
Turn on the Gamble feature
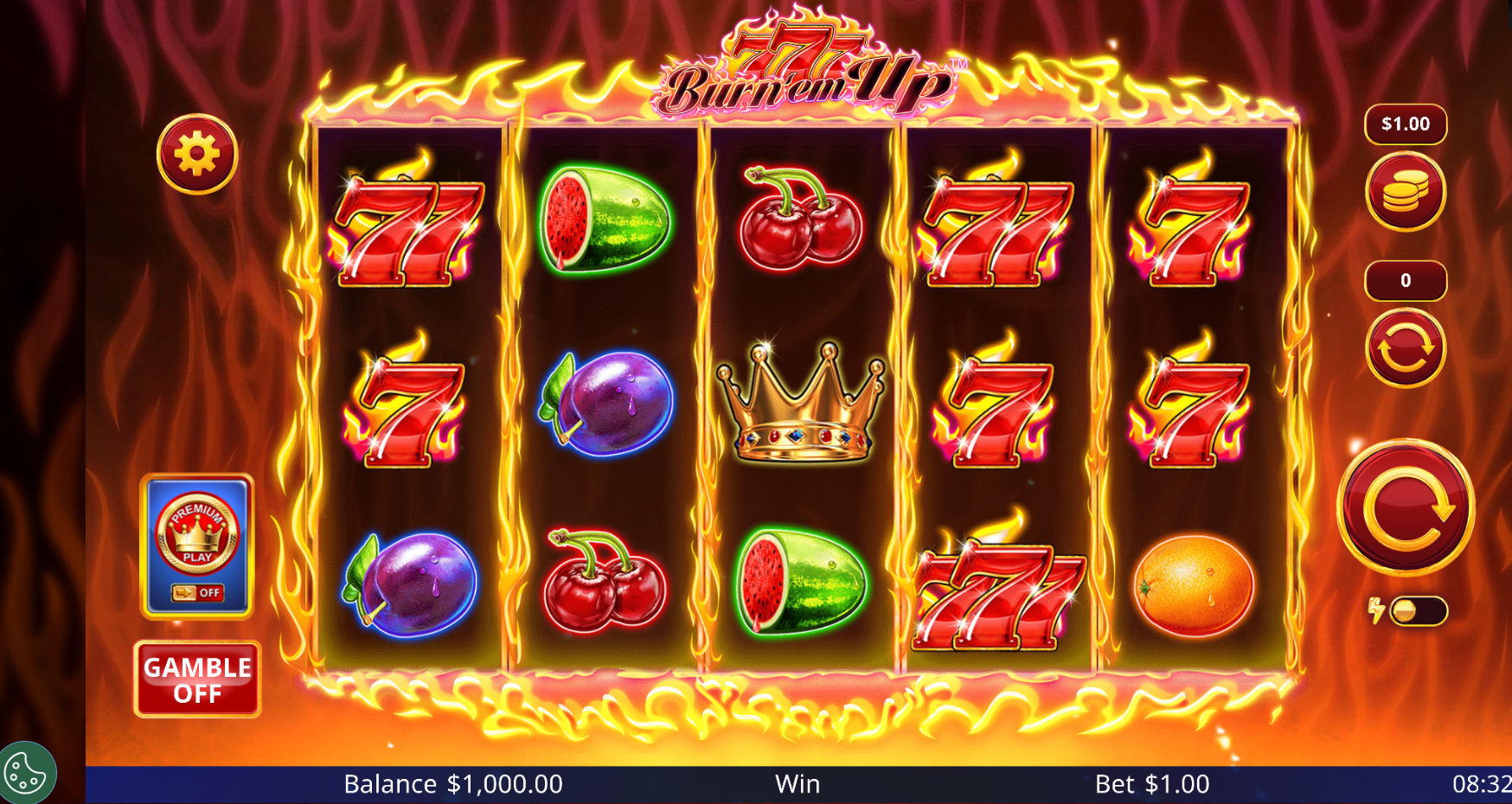click(197, 680)
